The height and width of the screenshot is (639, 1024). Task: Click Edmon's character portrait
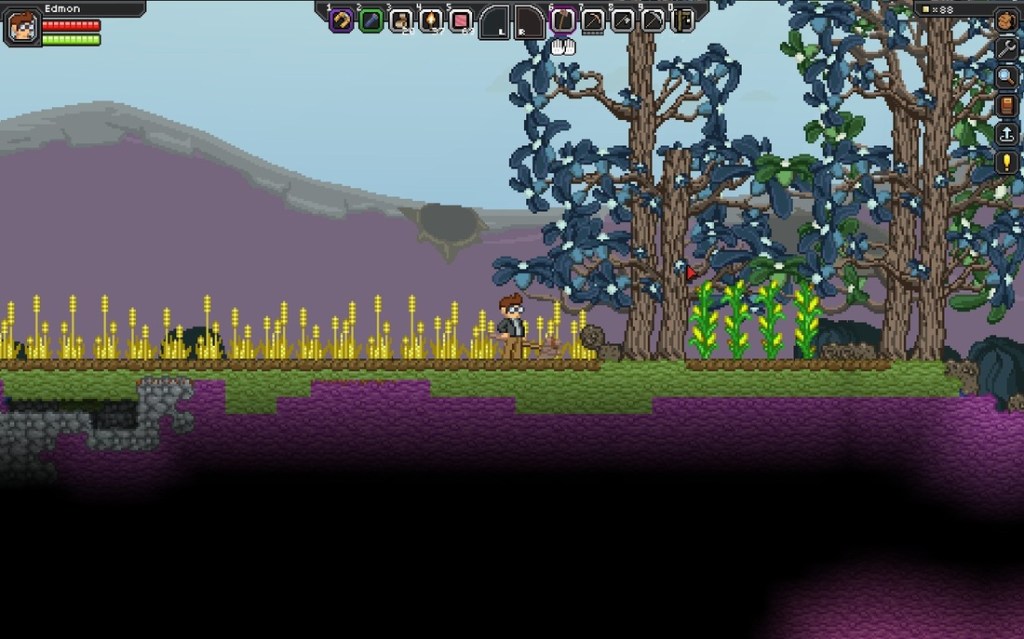pos(22,27)
